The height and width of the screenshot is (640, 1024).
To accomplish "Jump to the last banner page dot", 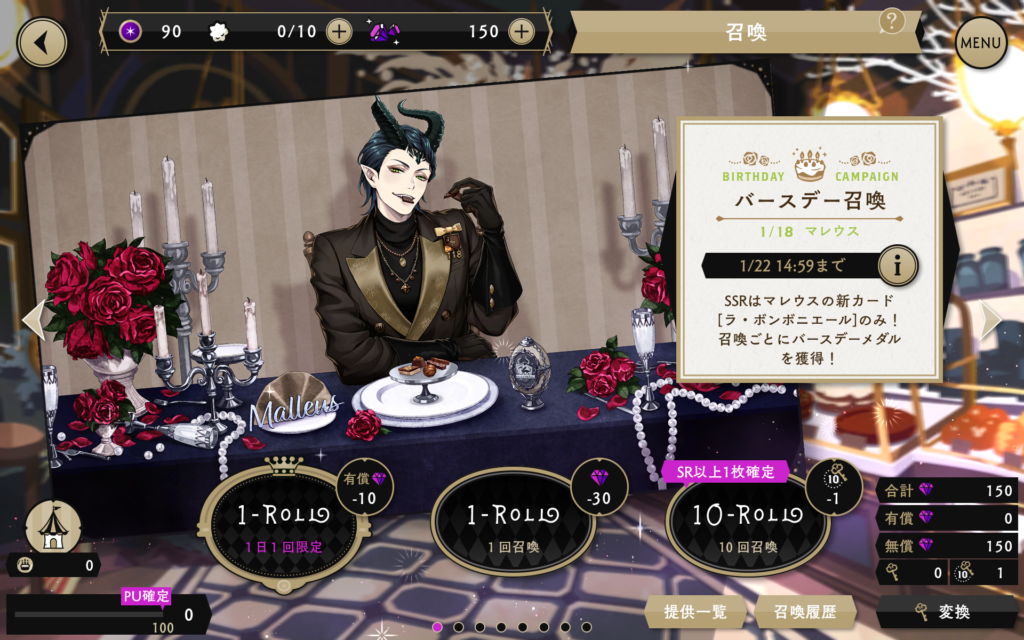I will [x=587, y=627].
